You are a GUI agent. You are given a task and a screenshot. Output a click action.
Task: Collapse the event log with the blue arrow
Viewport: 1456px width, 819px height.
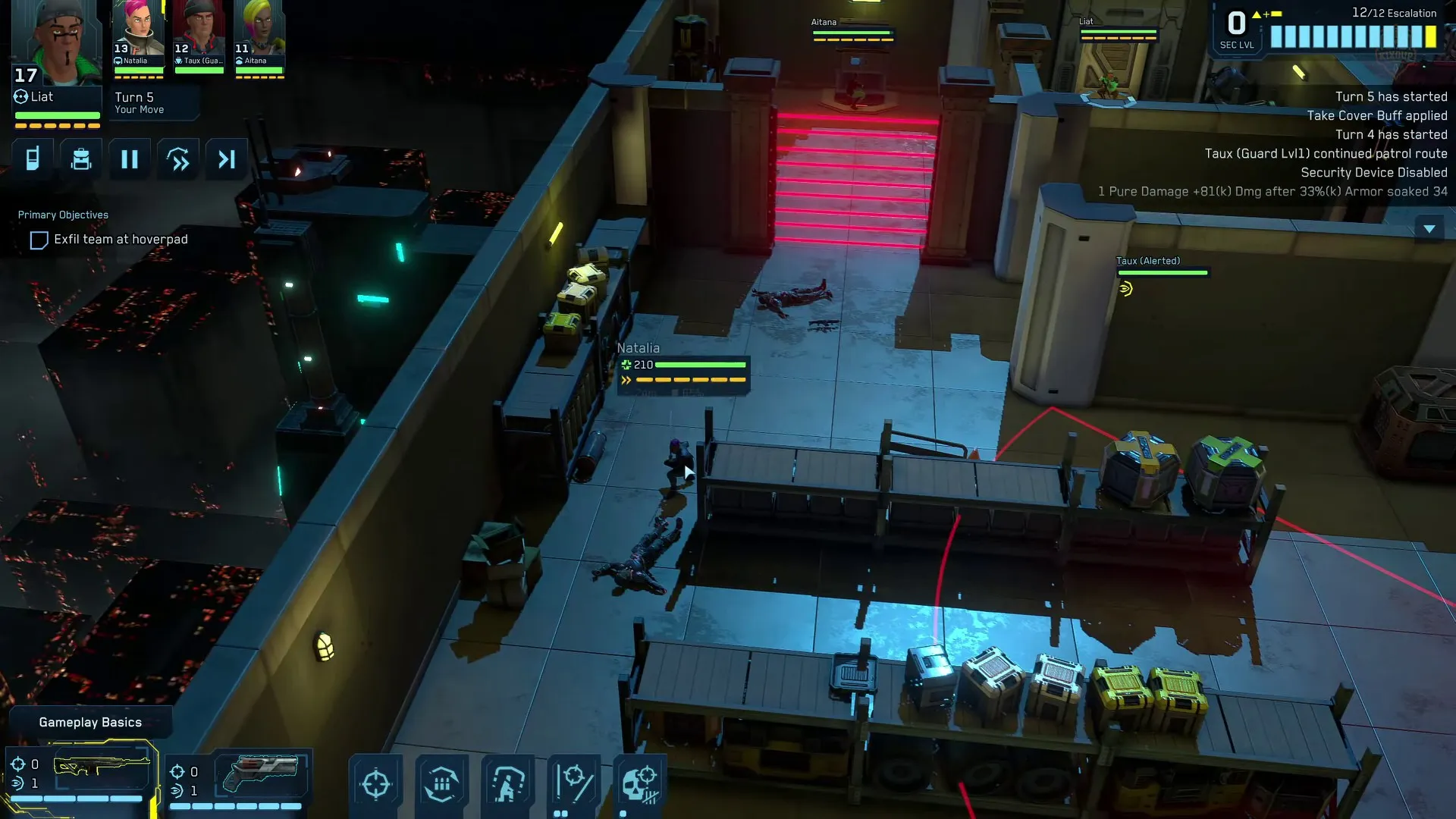pos(1430,227)
